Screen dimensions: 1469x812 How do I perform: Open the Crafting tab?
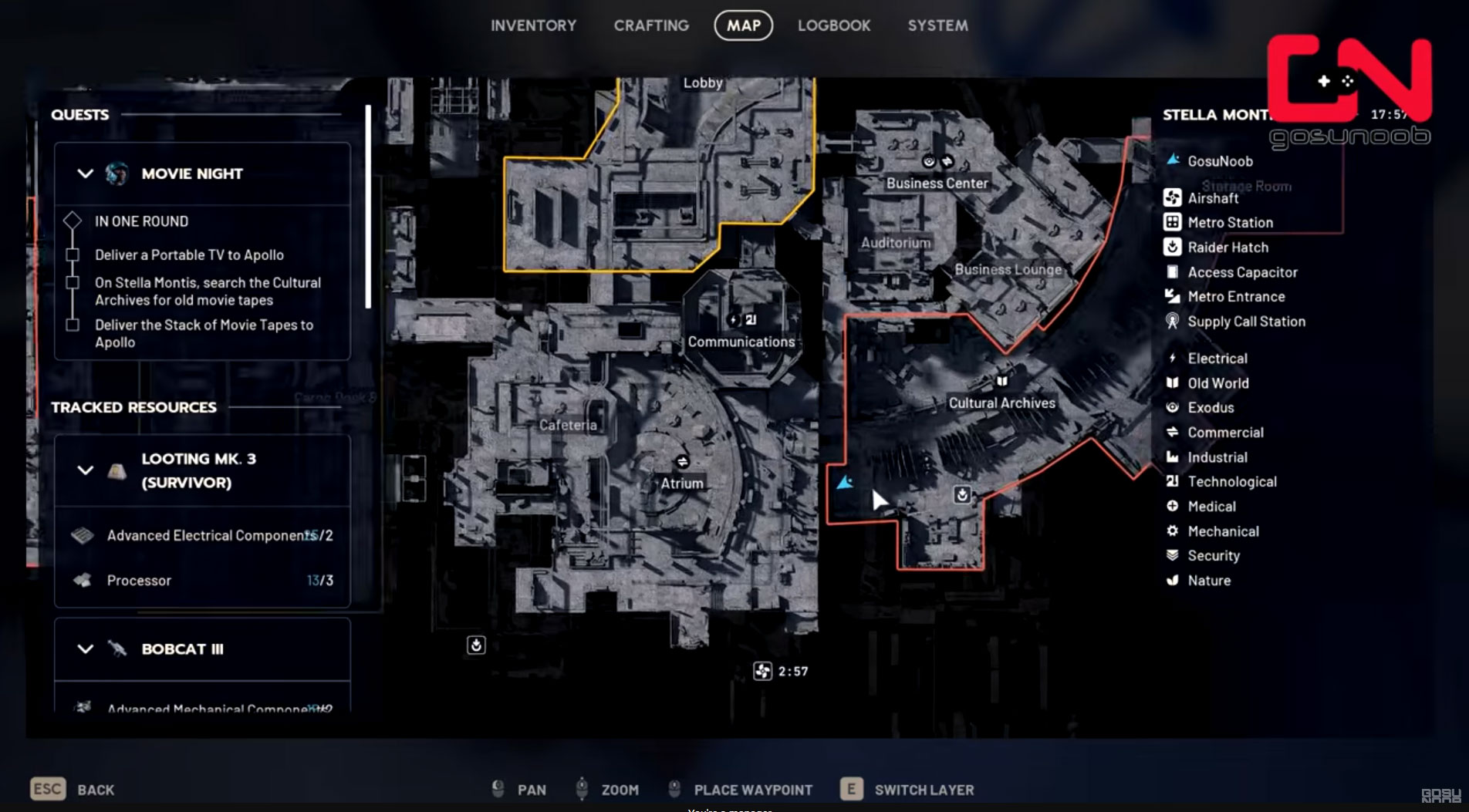pos(651,25)
